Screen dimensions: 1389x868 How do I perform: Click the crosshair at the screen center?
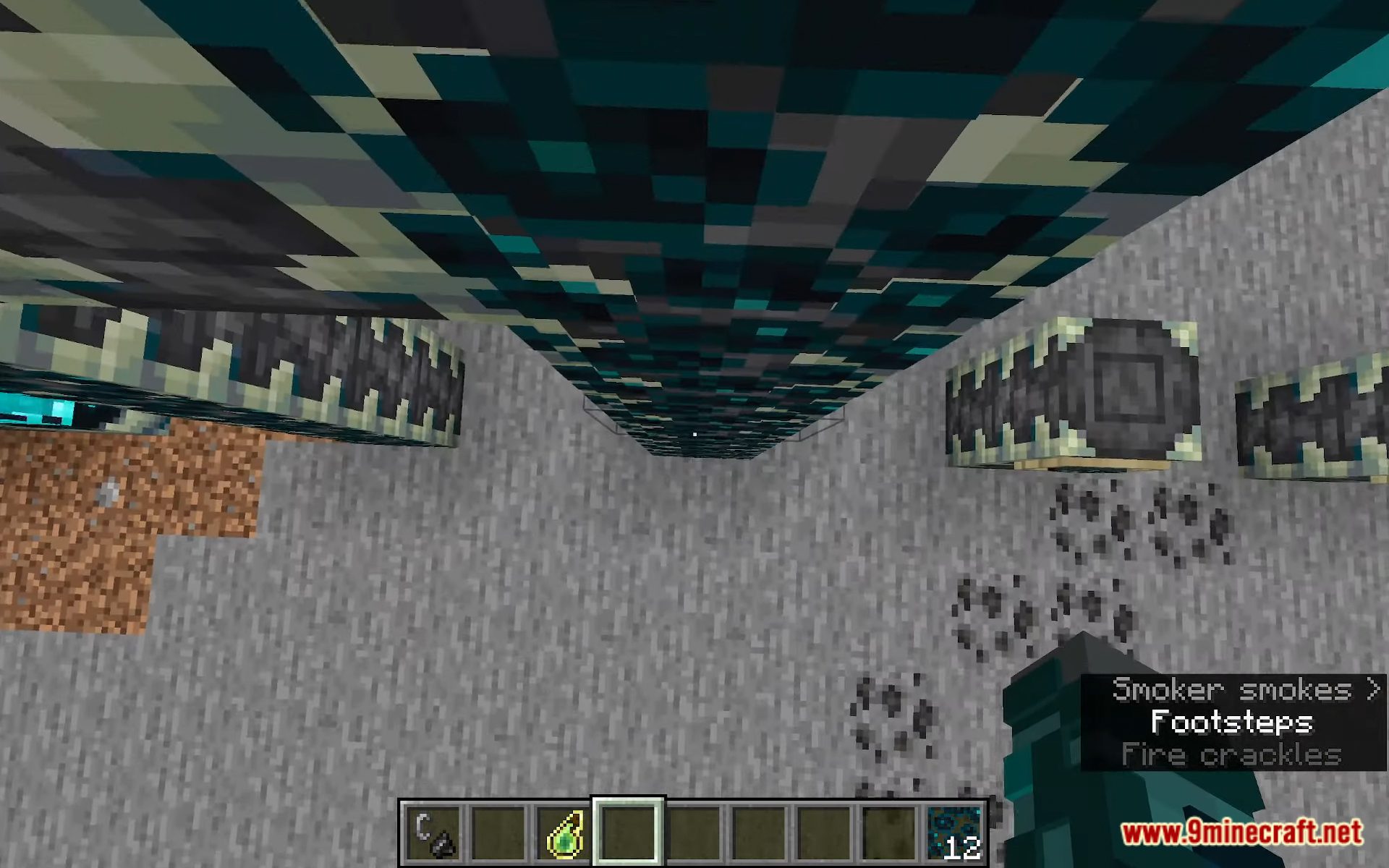coord(694,434)
